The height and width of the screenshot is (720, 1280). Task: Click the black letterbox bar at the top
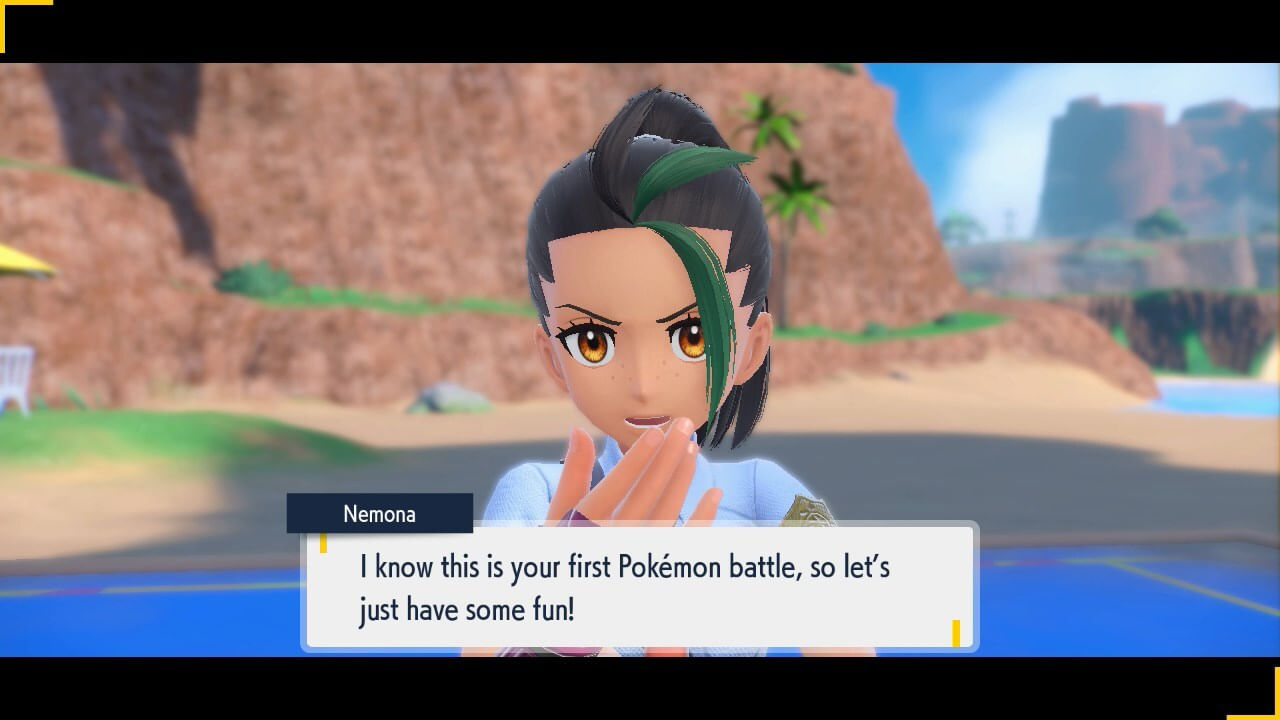tap(640, 30)
